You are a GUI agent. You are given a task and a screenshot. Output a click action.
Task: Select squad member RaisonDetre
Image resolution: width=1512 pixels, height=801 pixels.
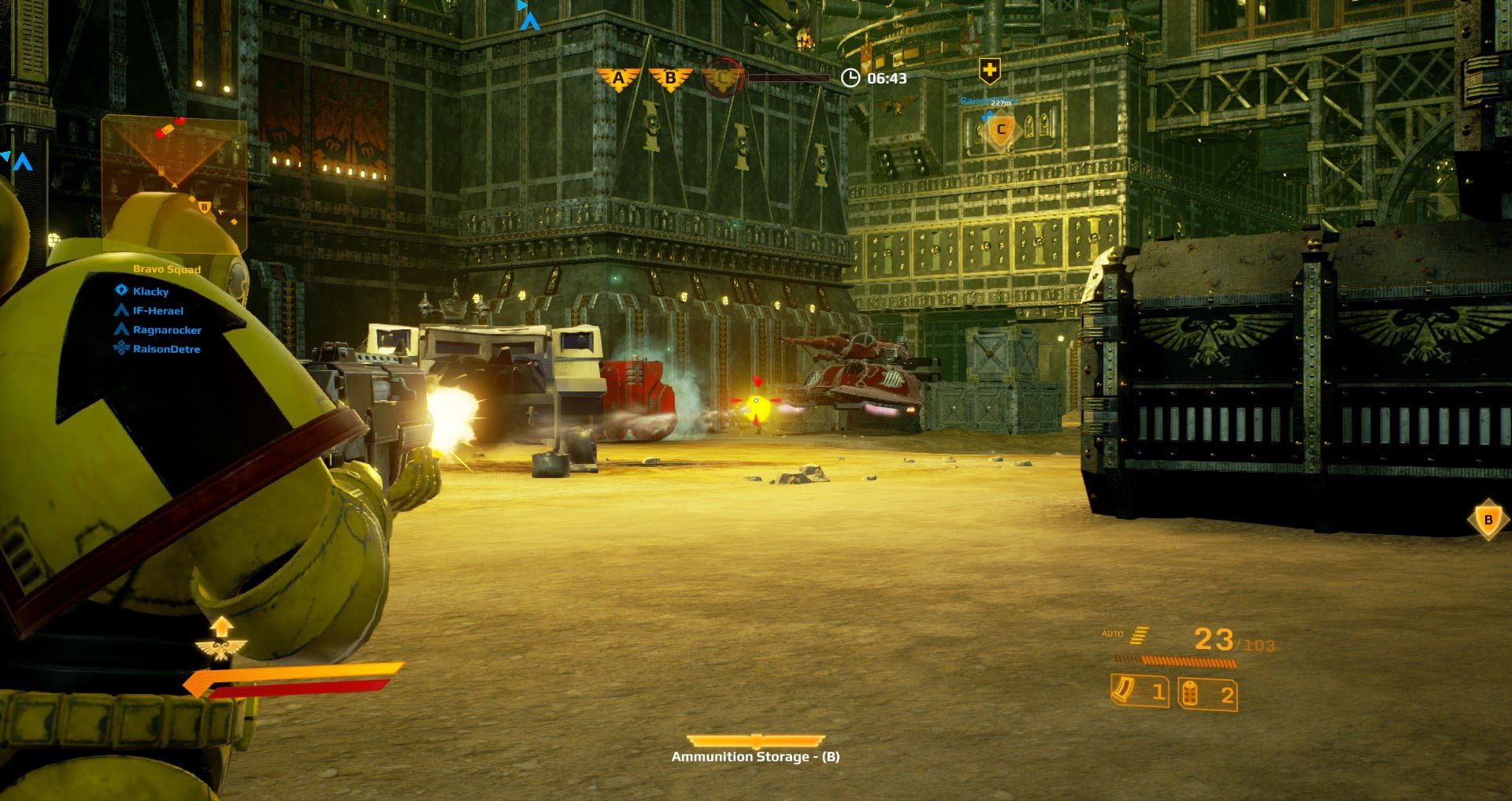click(x=165, y=349)
